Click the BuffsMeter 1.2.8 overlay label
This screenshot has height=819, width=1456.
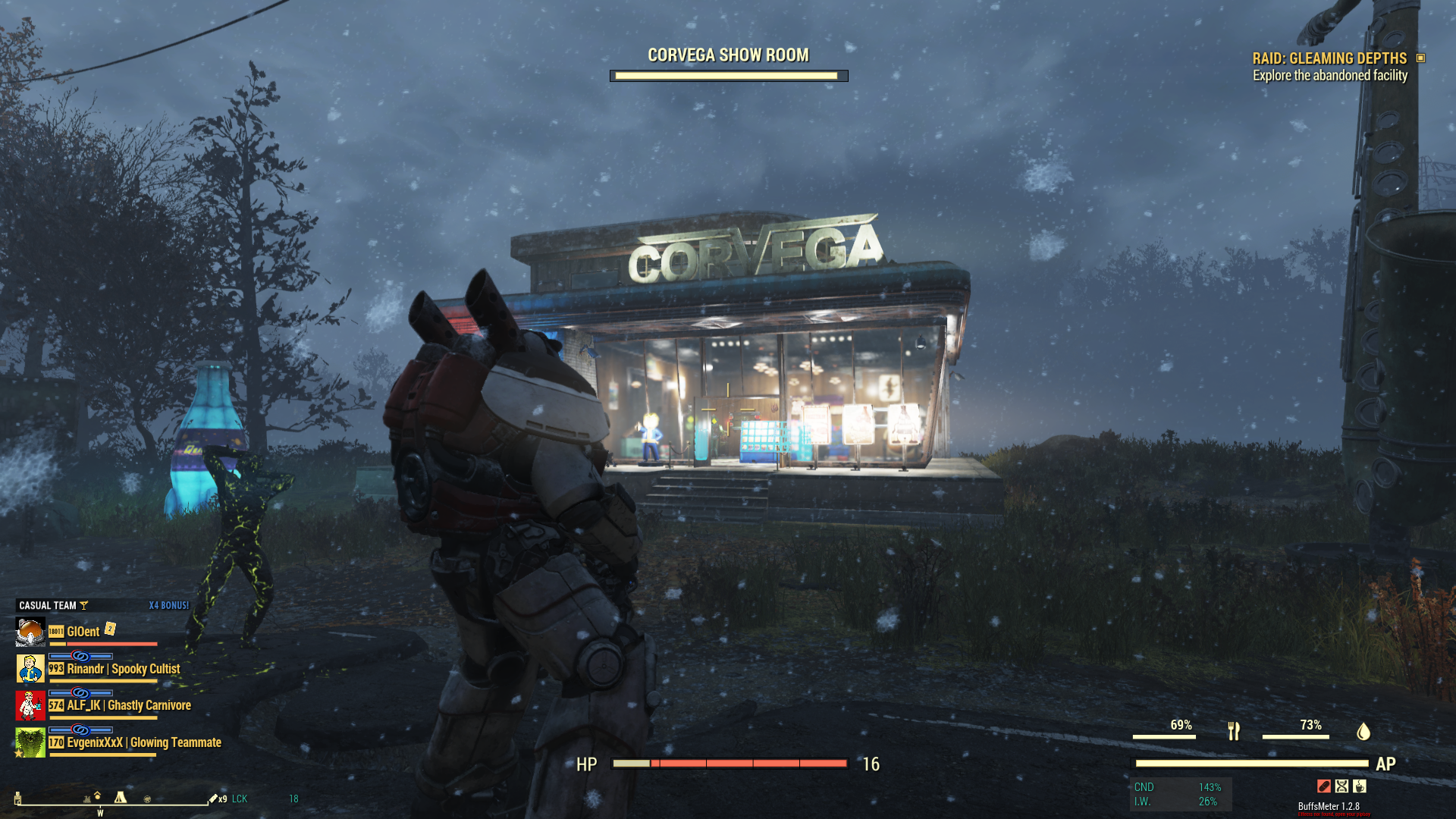pyautogui.click(x=1329, y=806)
